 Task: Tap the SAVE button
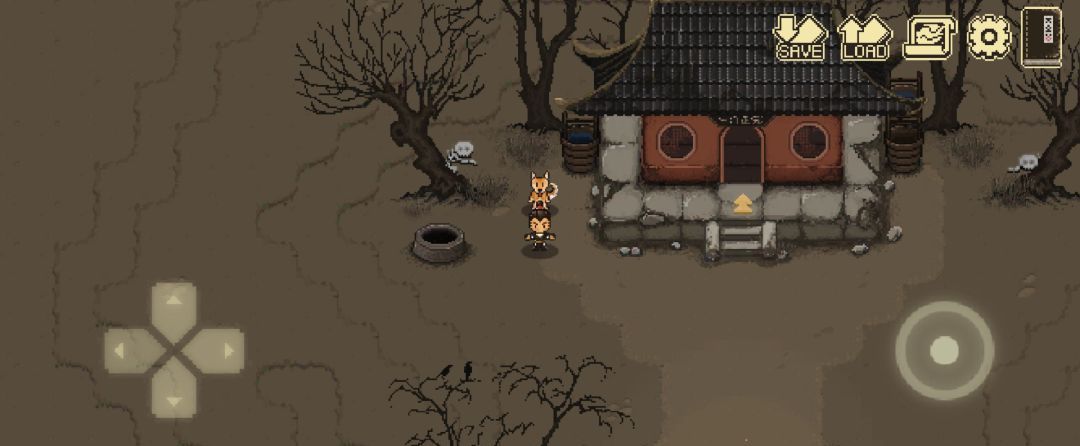coord(800,38)
